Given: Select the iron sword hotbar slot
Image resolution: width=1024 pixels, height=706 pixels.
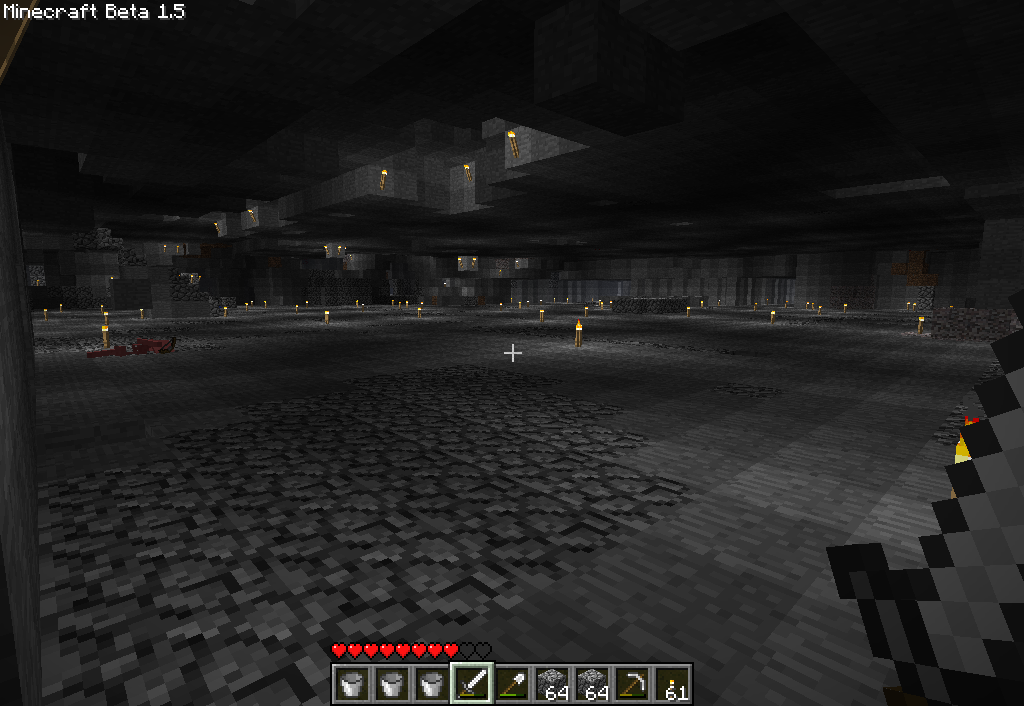Looking at the screenshot, I should (x=472, y=684).
